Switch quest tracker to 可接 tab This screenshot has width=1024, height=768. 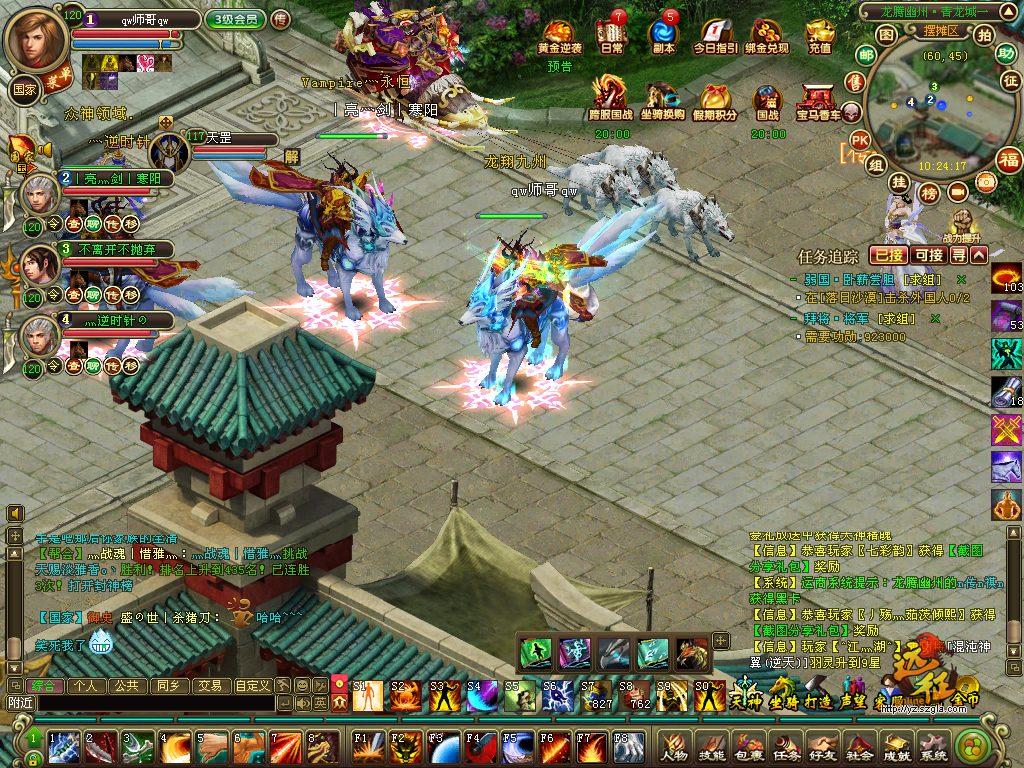[930, 255]
